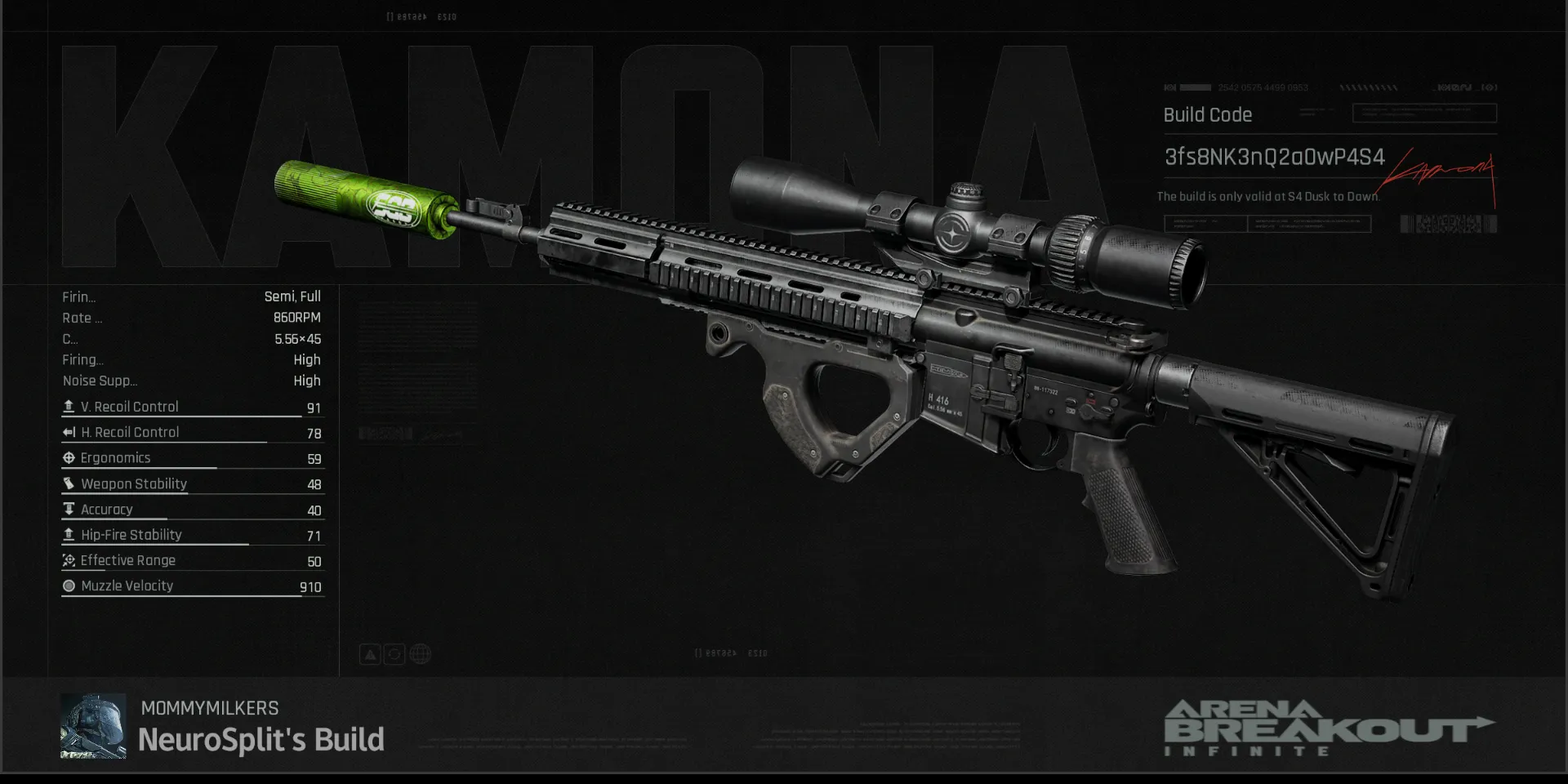
Task: Select the build code 3fs8NK3nQ2a0wP4S4
Action: [1274, 157]
